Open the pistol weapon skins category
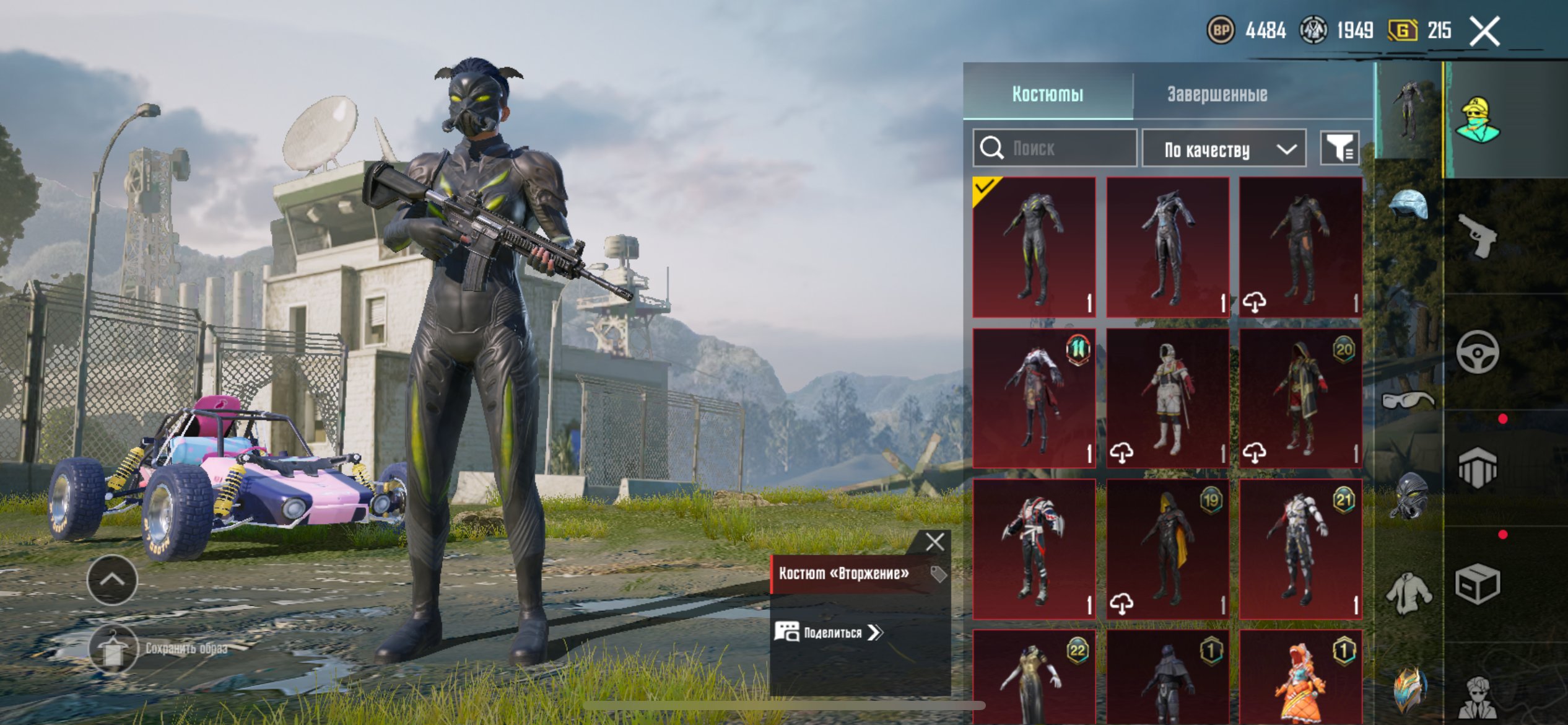This screenshot has height=725, width=1568. 1477,235
